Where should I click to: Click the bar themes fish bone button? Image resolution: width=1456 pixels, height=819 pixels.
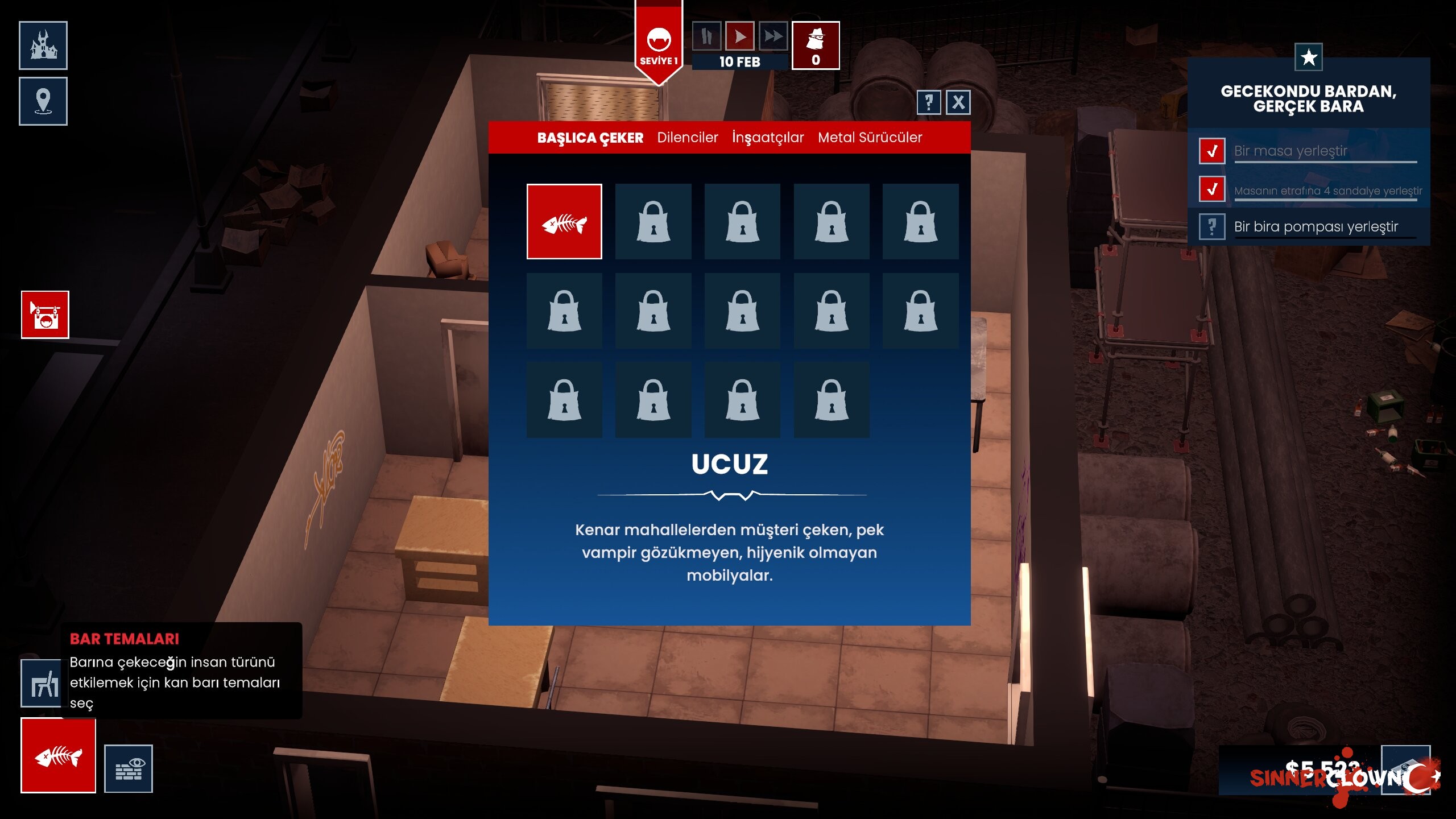pyautogui.click(x=58, y=755)
